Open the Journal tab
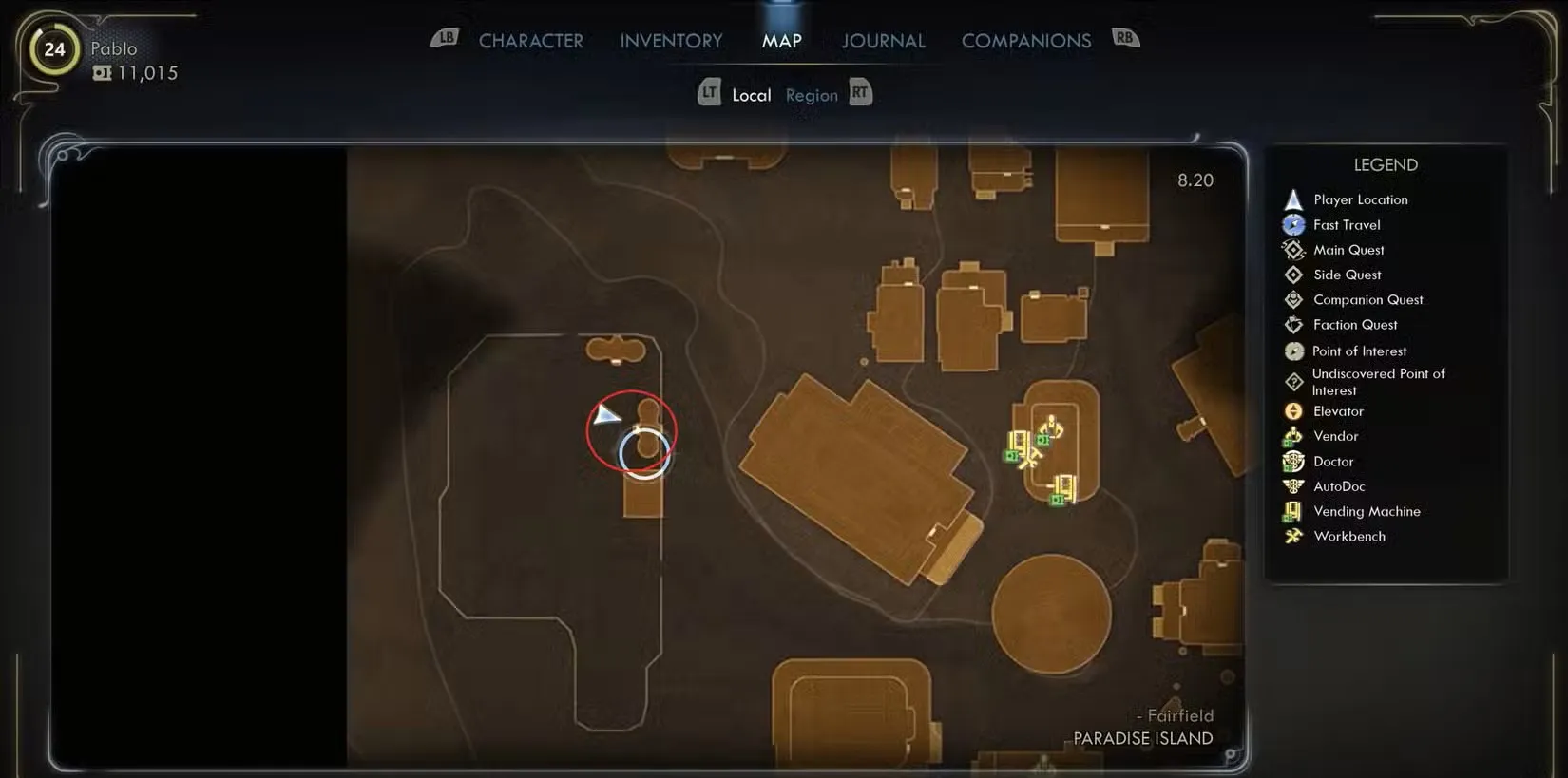Screen dimensions: 1568x778 pyautogui.click(x=883, y=41)
